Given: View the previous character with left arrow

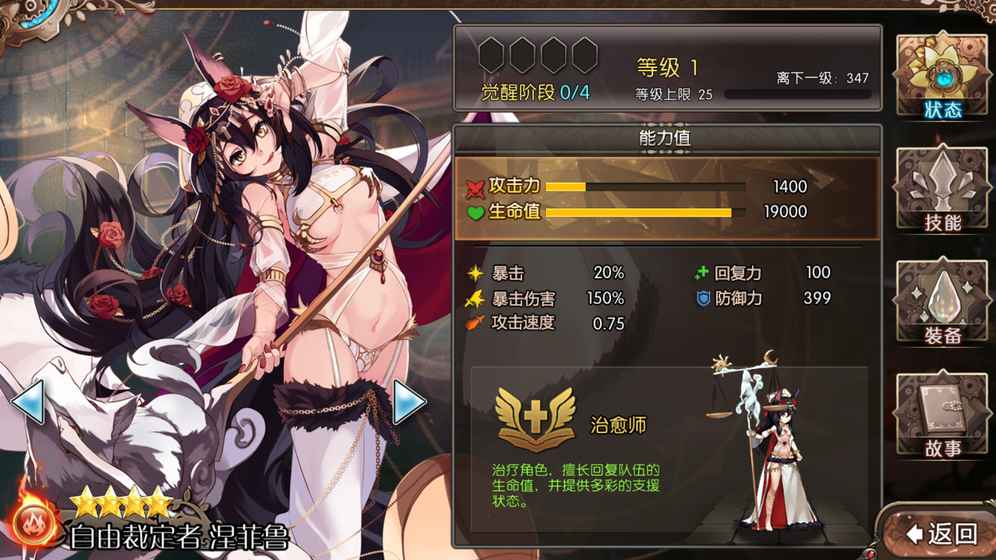Looking at the screenshot, I should pyautogui.click(x=27, y=403).
